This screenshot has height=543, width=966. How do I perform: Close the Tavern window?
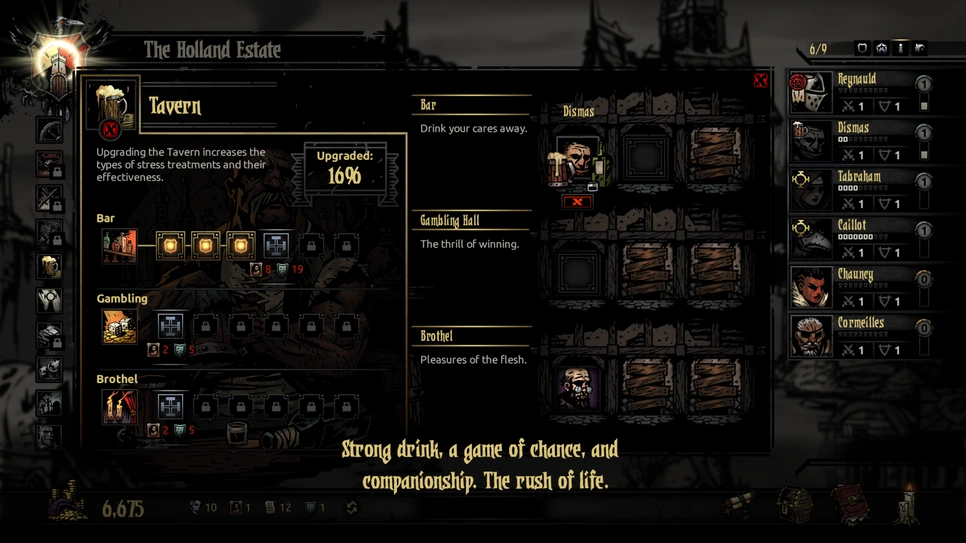pos(760,81)
